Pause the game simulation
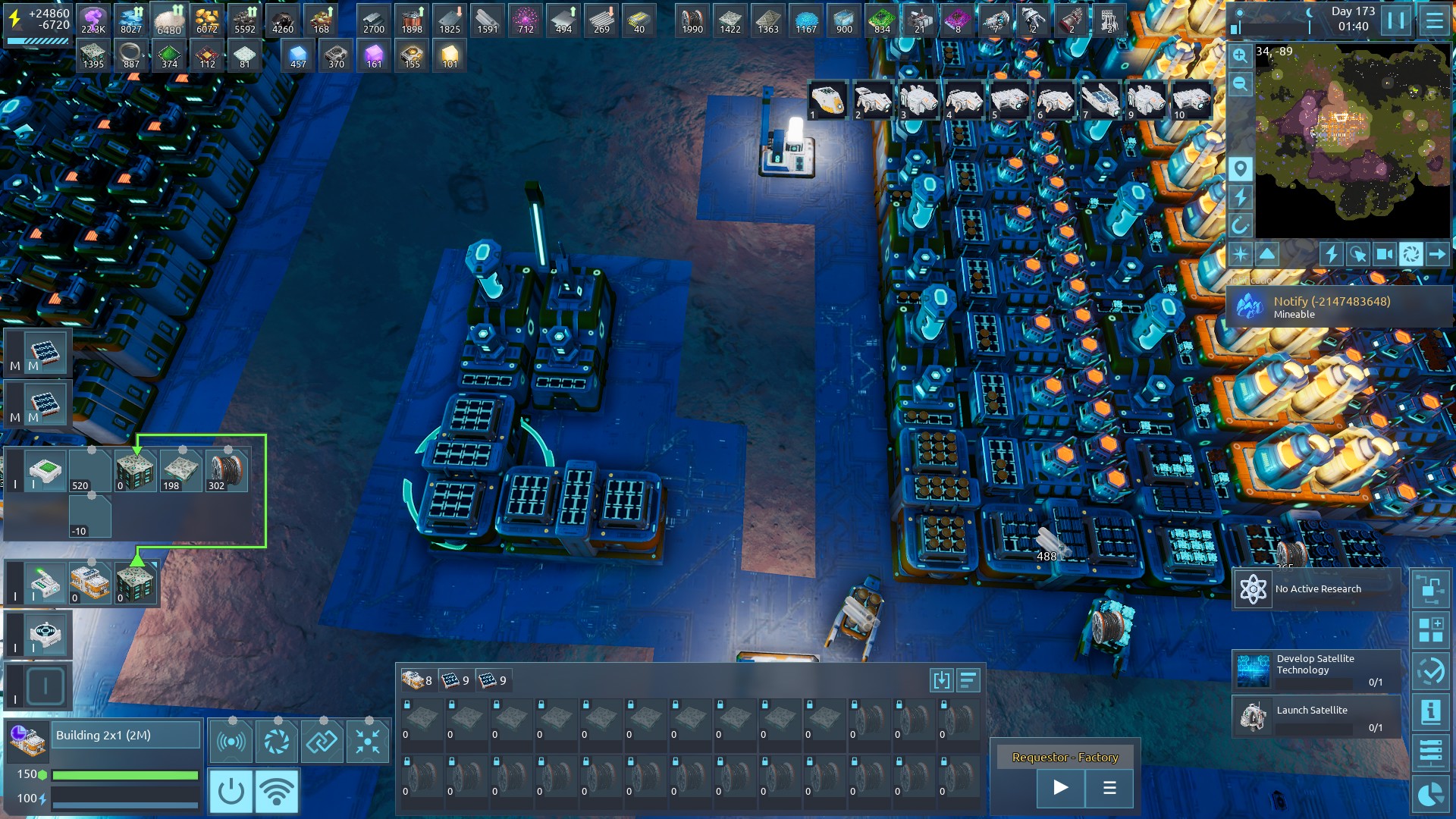This screenshot has width=1456, height=819. click(x=1396, y=20)
